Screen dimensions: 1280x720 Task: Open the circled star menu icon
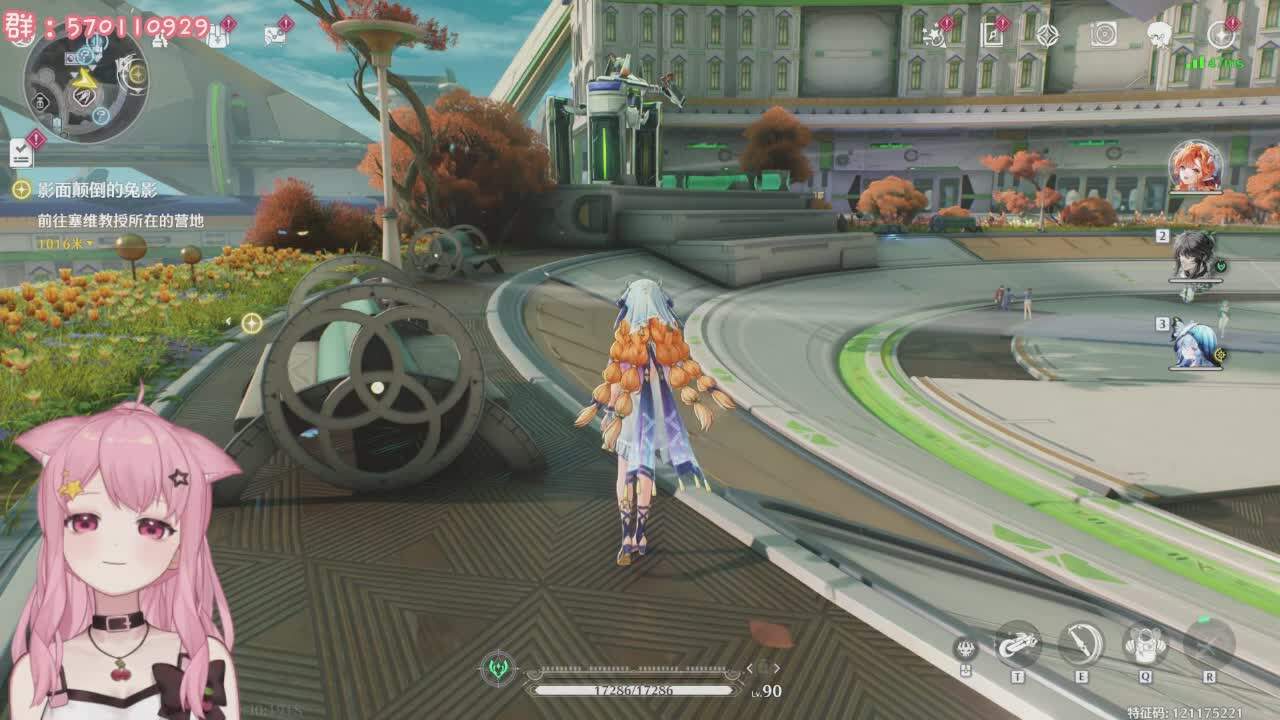click(x=1221, y=35)
